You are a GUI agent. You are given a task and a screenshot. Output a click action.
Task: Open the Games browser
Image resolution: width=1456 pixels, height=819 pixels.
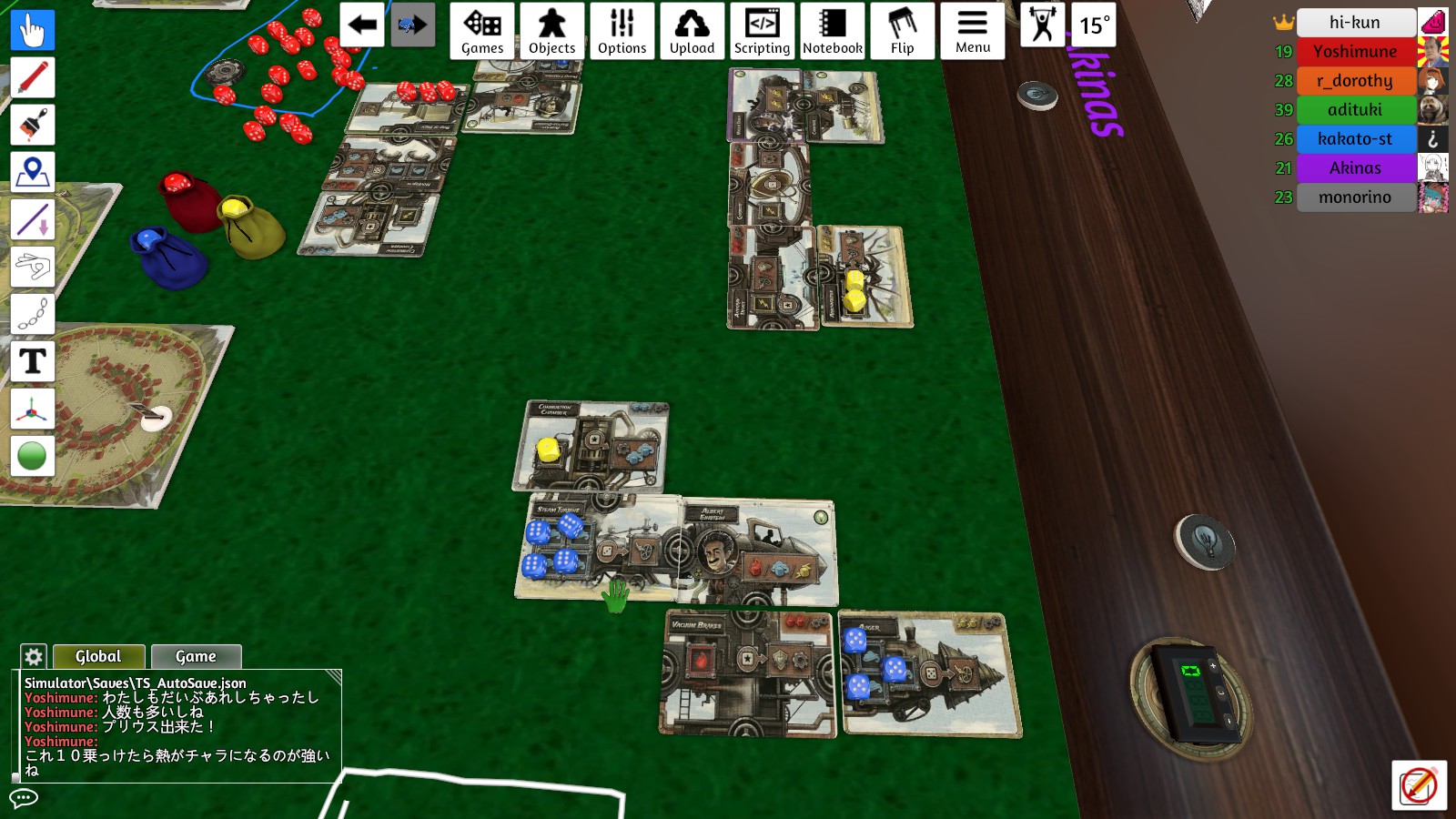click(481, 30)
